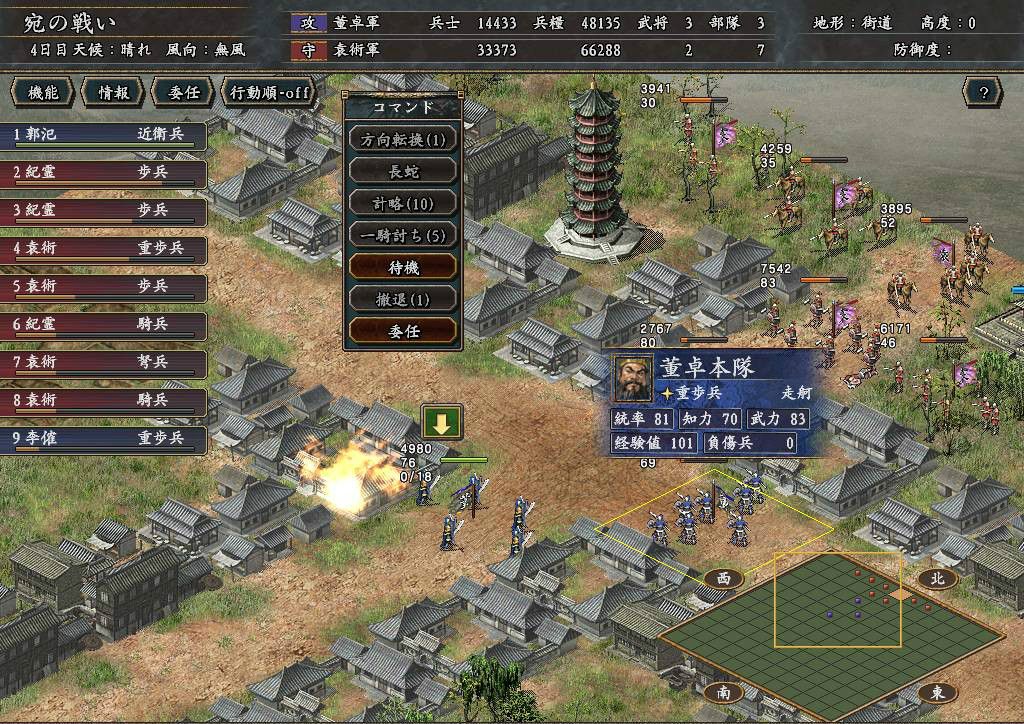Select the 一騎討ち(5) duel command
This screenshot has width=1024, height=724.
403,235
